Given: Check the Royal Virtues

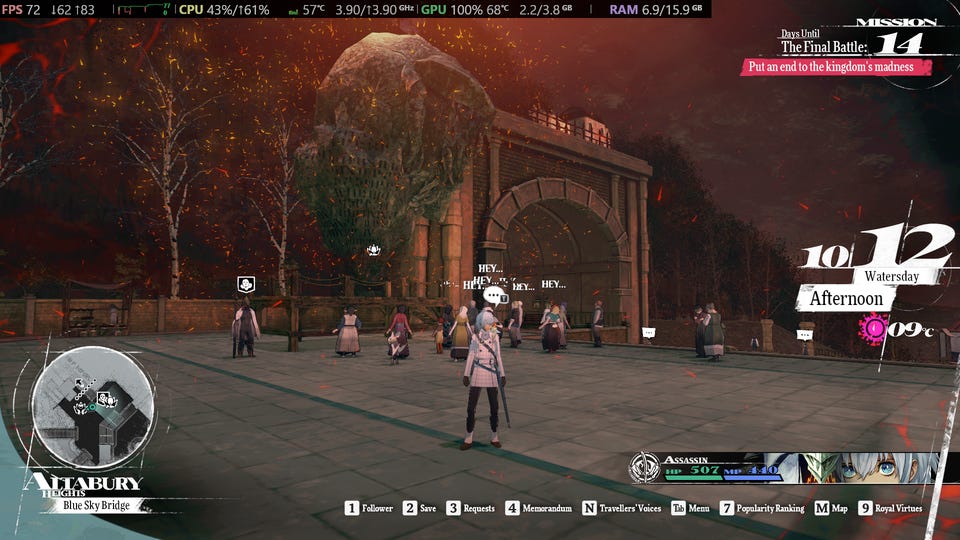Looking at the screenshot, I should (x=891, y=508).
